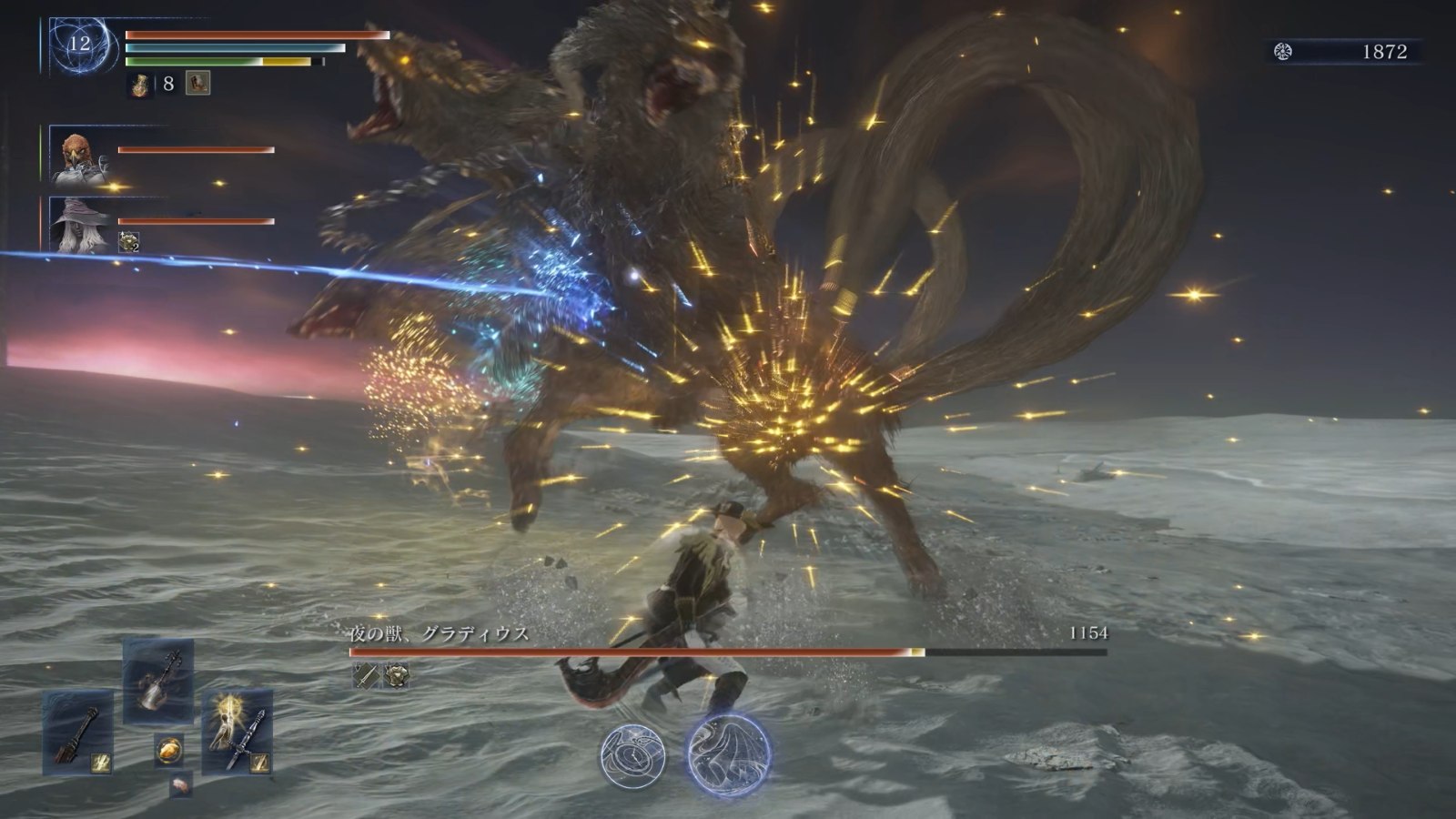The height and width of the screenshot is (819, 1456).
Task: Click the witch-hat teammate's status effect icon
Action: (x=128, y=242)
